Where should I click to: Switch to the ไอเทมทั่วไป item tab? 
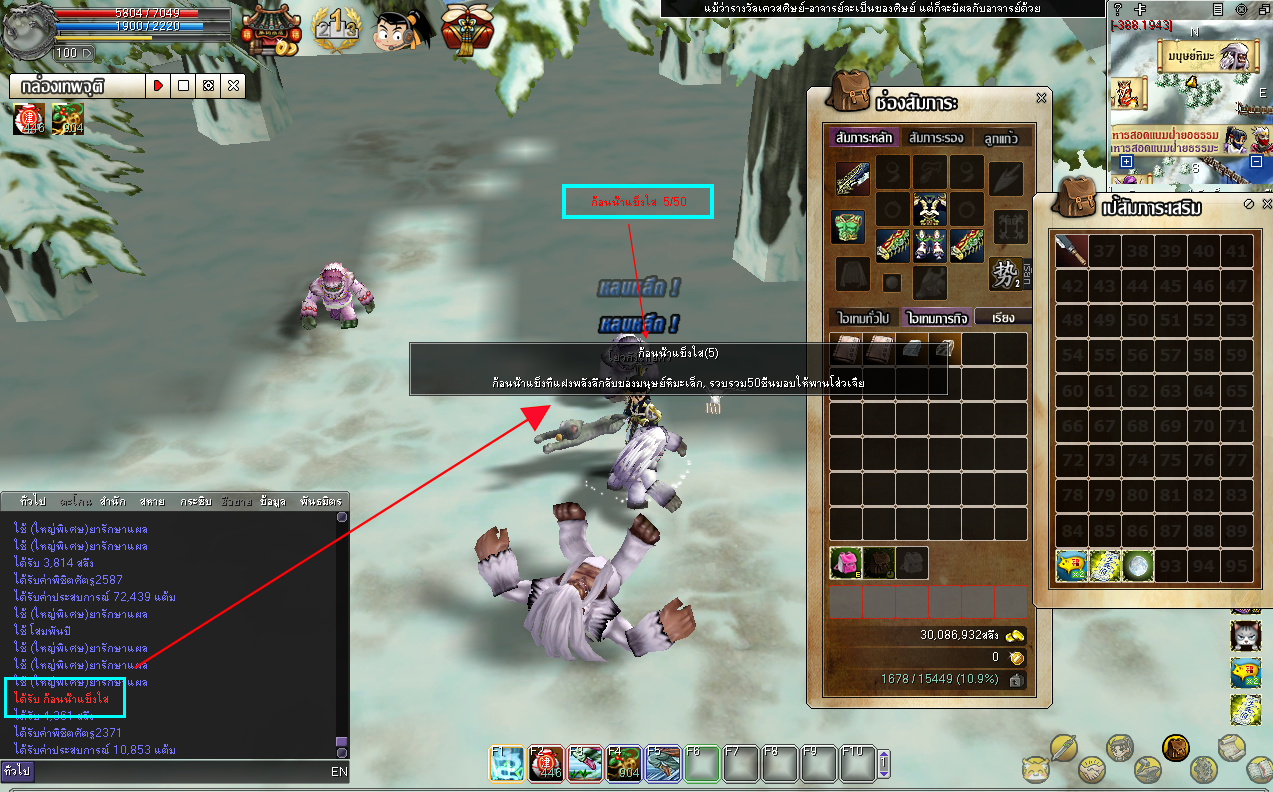pyautogui.click(x=863, y=317)
